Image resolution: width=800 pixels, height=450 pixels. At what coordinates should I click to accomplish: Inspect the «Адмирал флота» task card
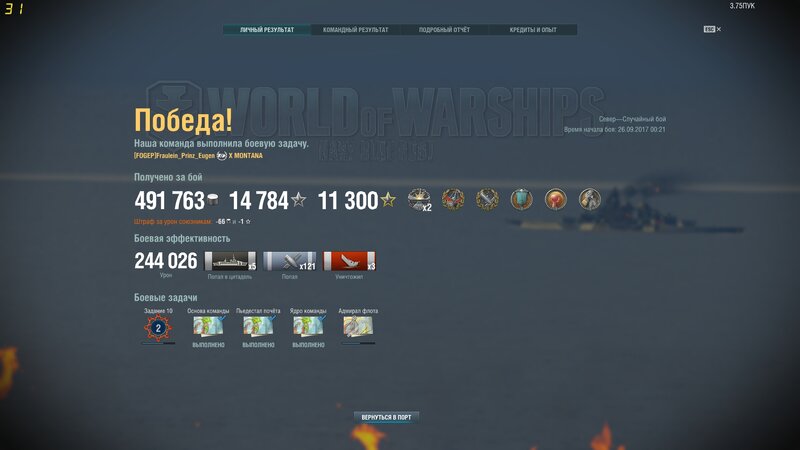(358, 327)
